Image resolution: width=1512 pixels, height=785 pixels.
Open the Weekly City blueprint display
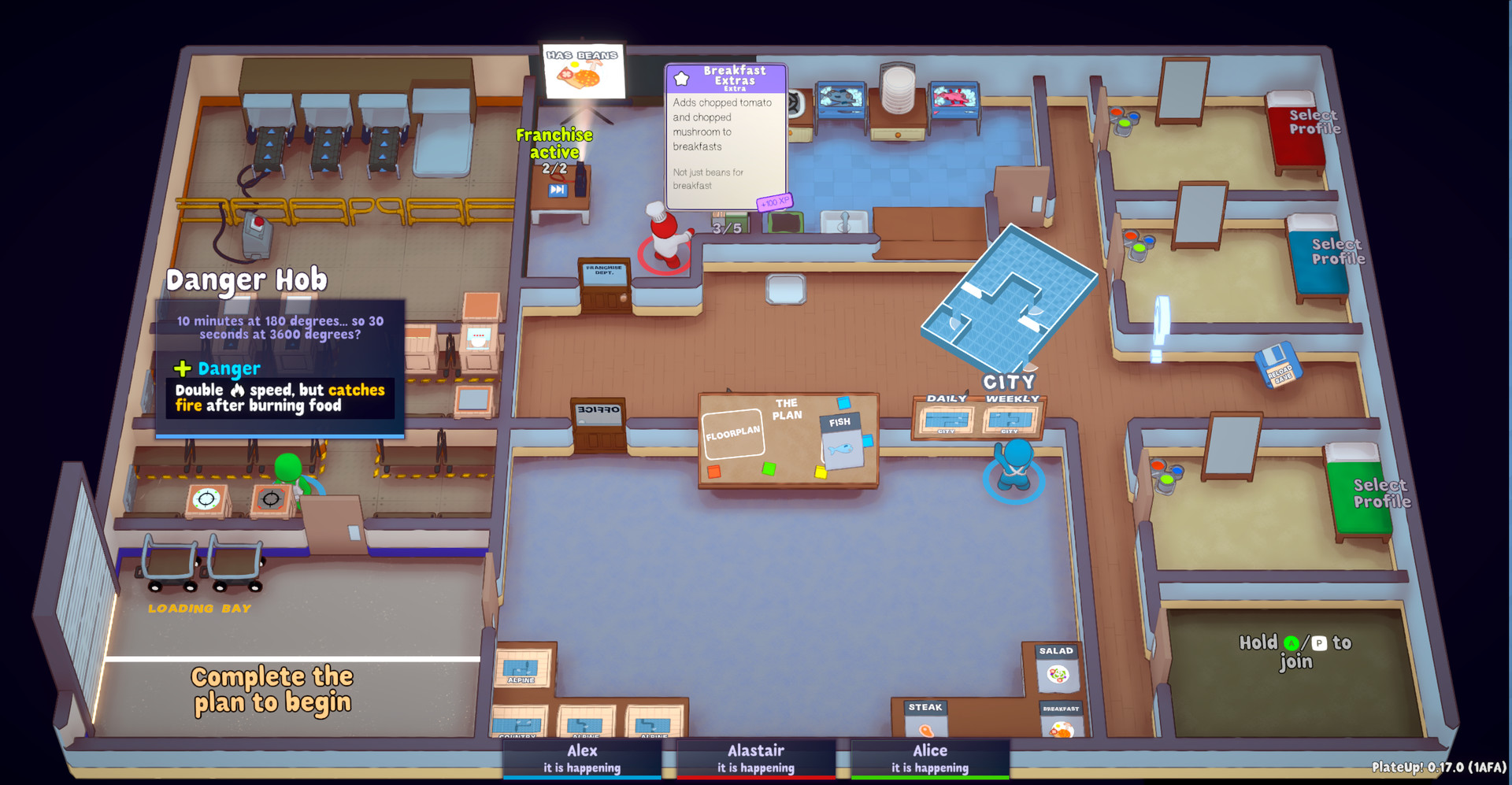point(1012,421)
